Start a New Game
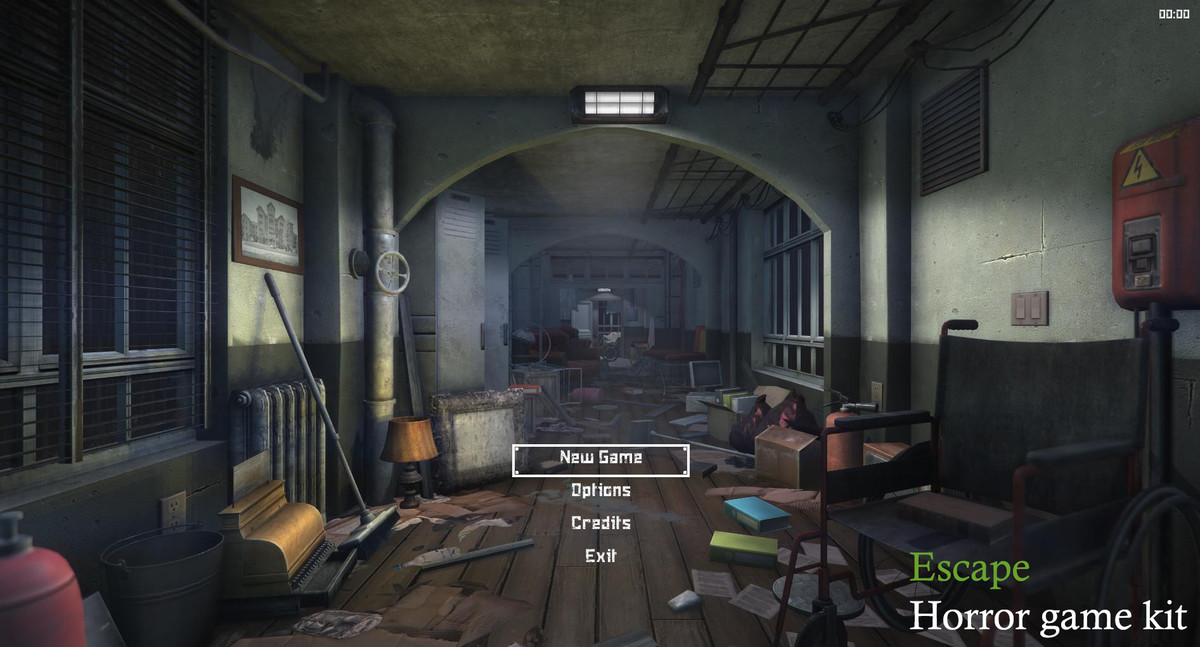 600,458
